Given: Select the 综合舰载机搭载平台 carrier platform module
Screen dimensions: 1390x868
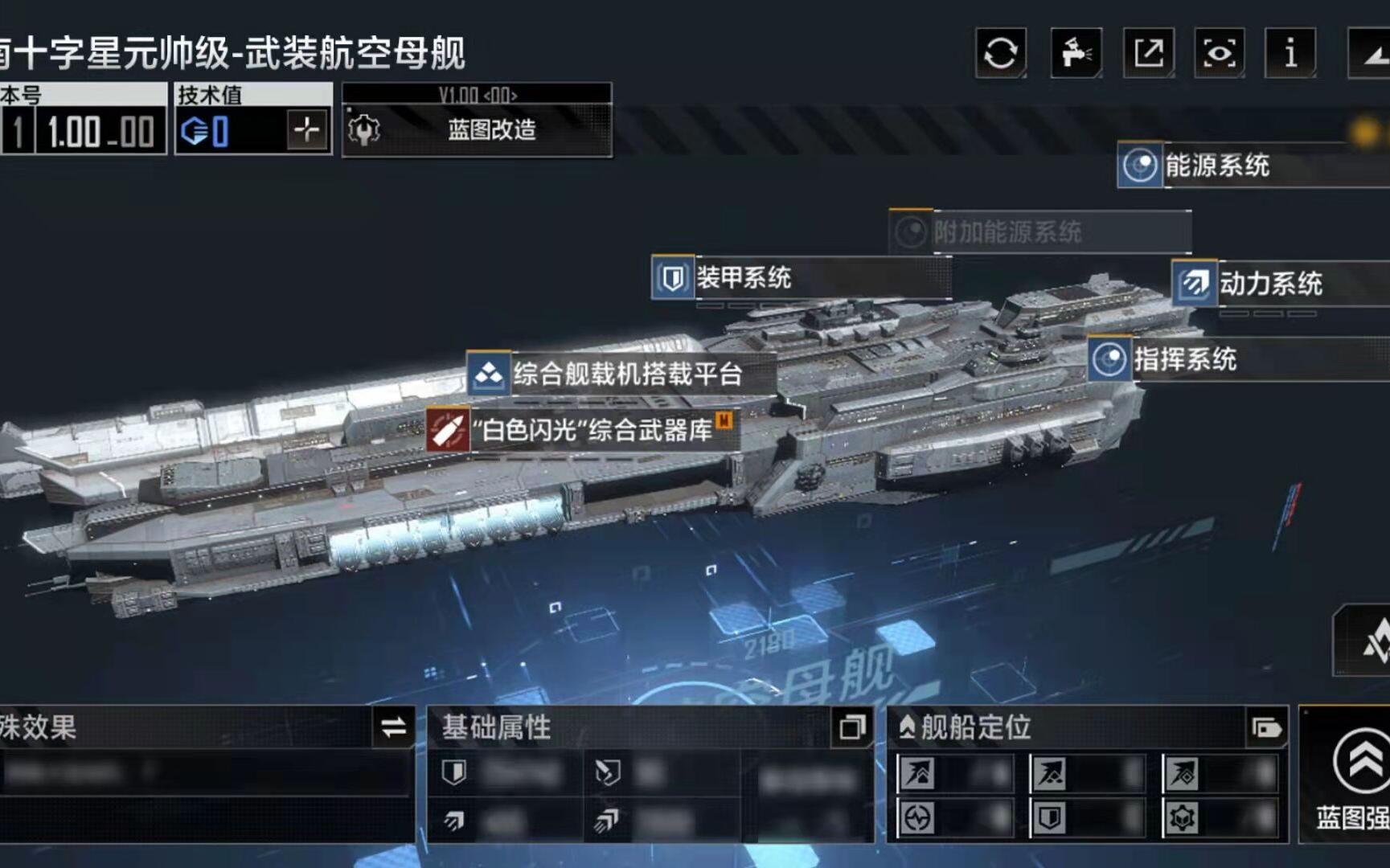Looking at the screenshot, I should click(487, 375).
